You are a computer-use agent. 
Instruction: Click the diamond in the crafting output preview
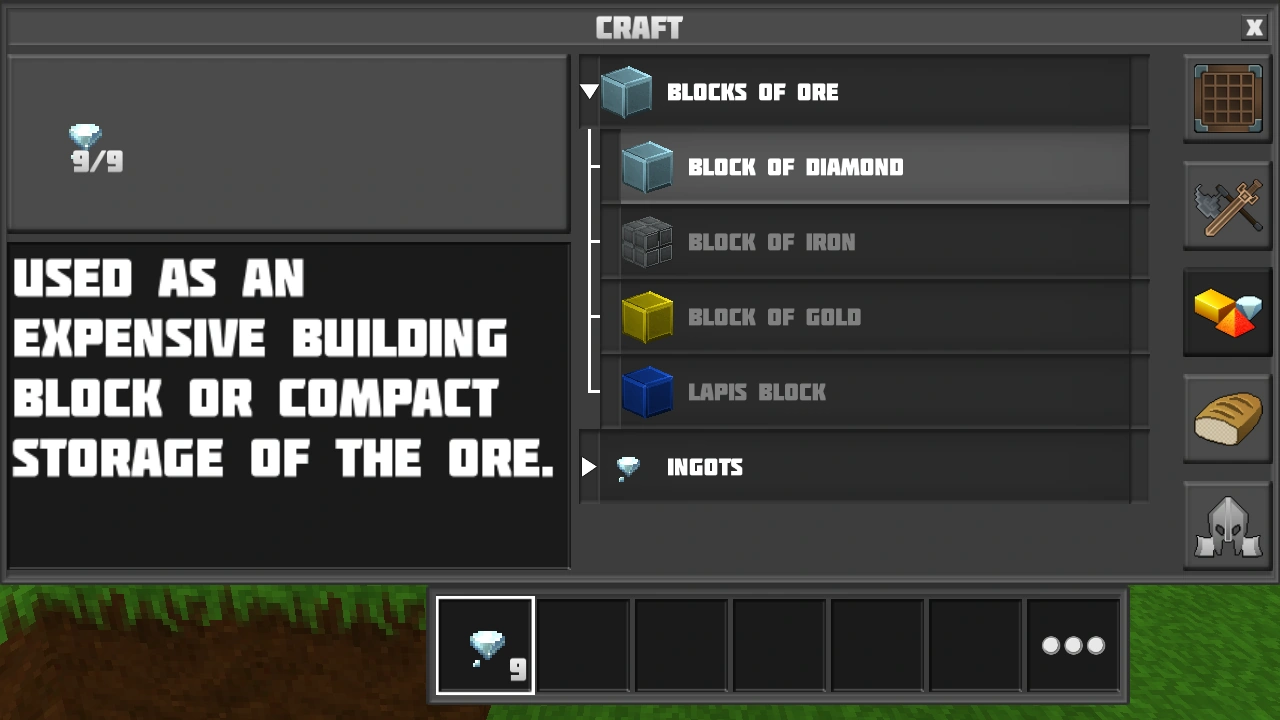85,138
